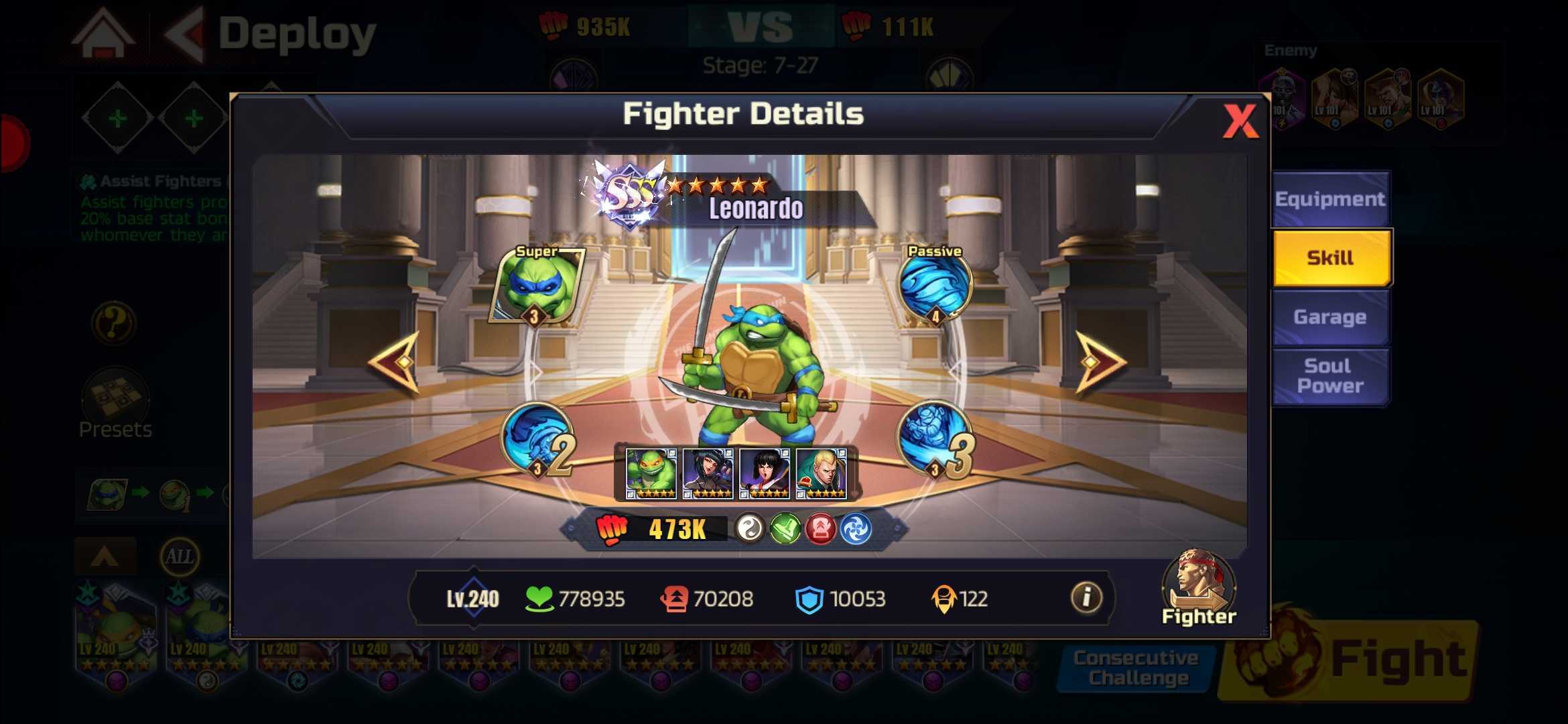Select the skill 2 icon

click(538, 439)
